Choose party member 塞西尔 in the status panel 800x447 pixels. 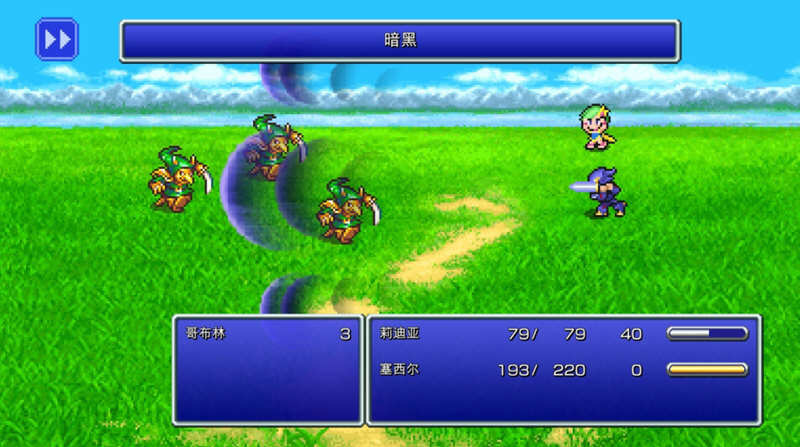[398, 370]
